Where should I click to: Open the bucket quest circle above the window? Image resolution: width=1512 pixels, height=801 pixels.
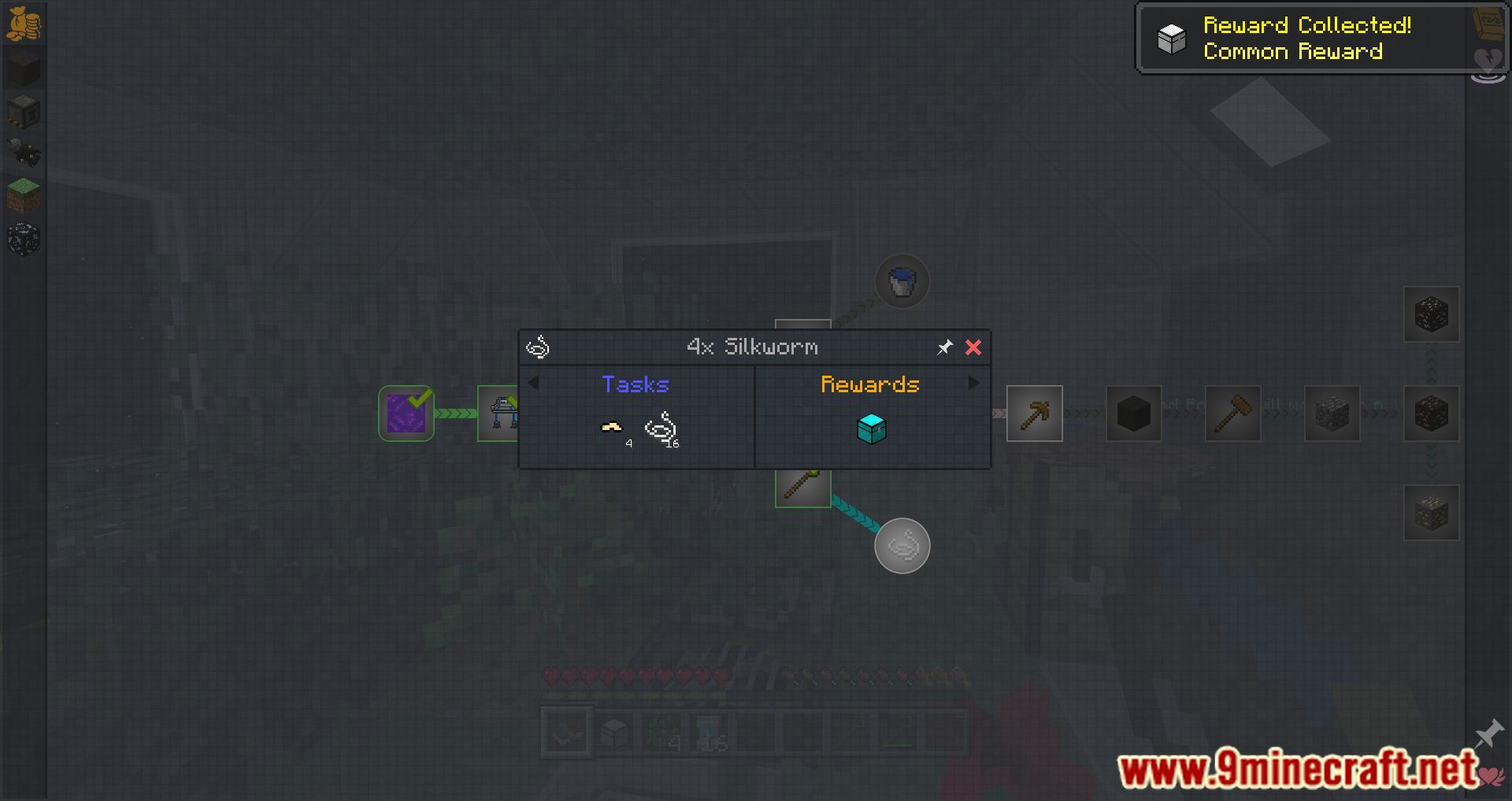(x=902, y=280)
